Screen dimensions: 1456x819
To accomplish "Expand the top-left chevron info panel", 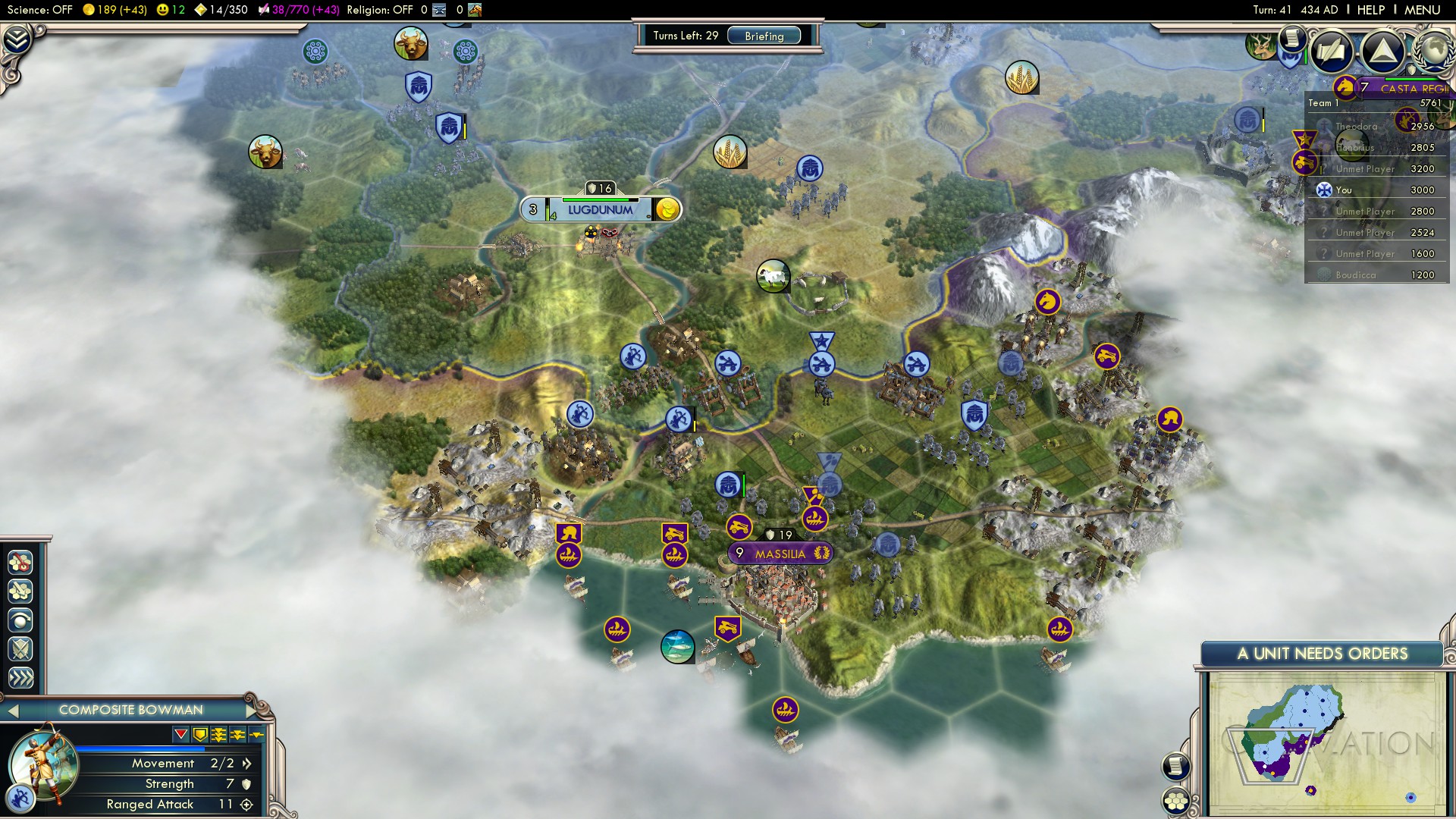I will pos(17,38).
